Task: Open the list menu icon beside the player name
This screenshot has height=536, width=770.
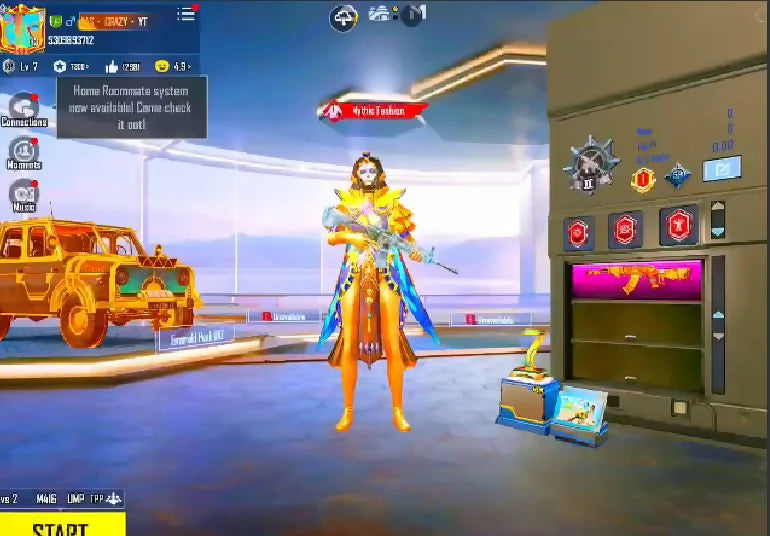Action: (186, 14)
